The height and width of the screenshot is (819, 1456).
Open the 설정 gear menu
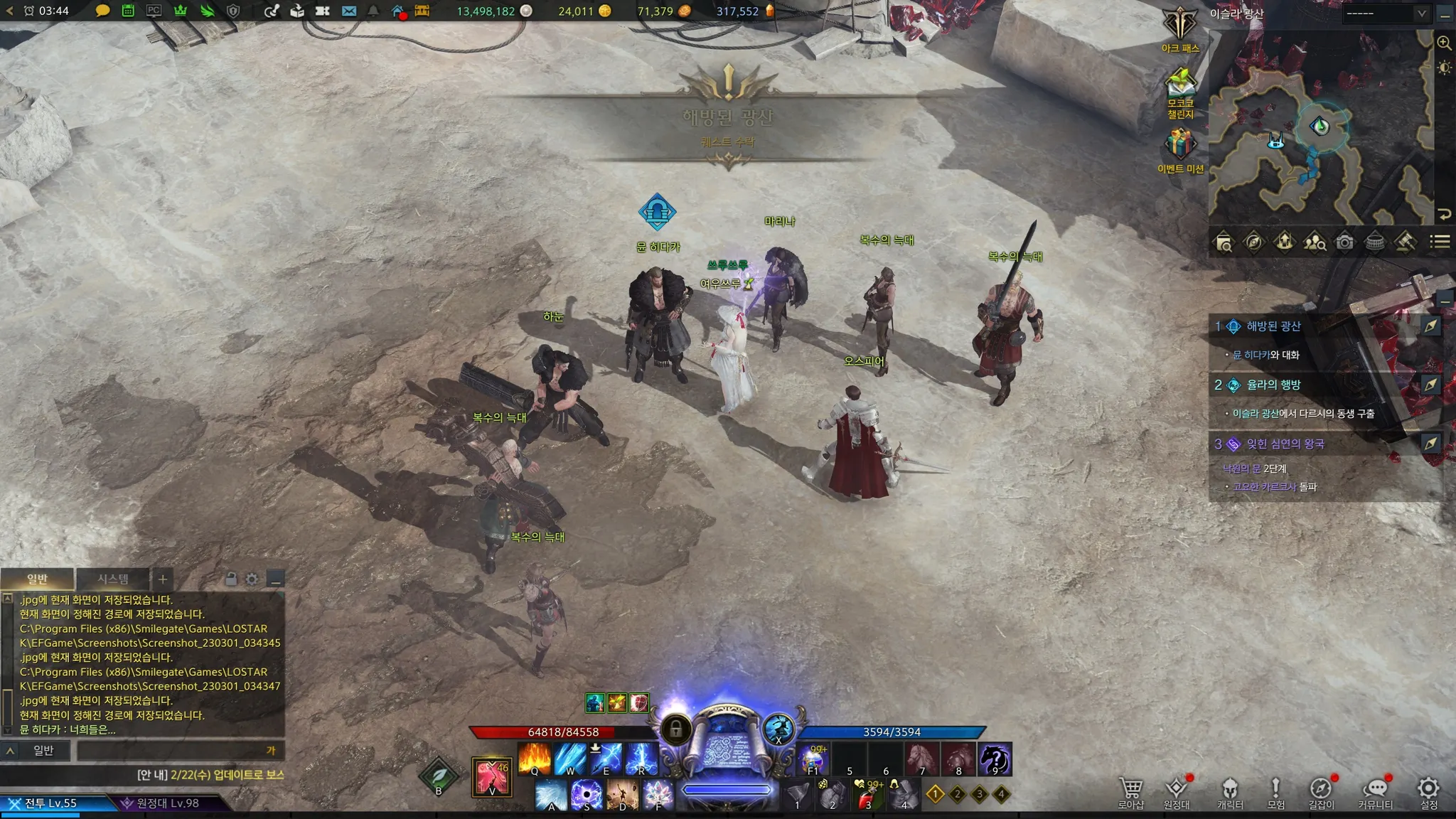(x=1428, y=789)
